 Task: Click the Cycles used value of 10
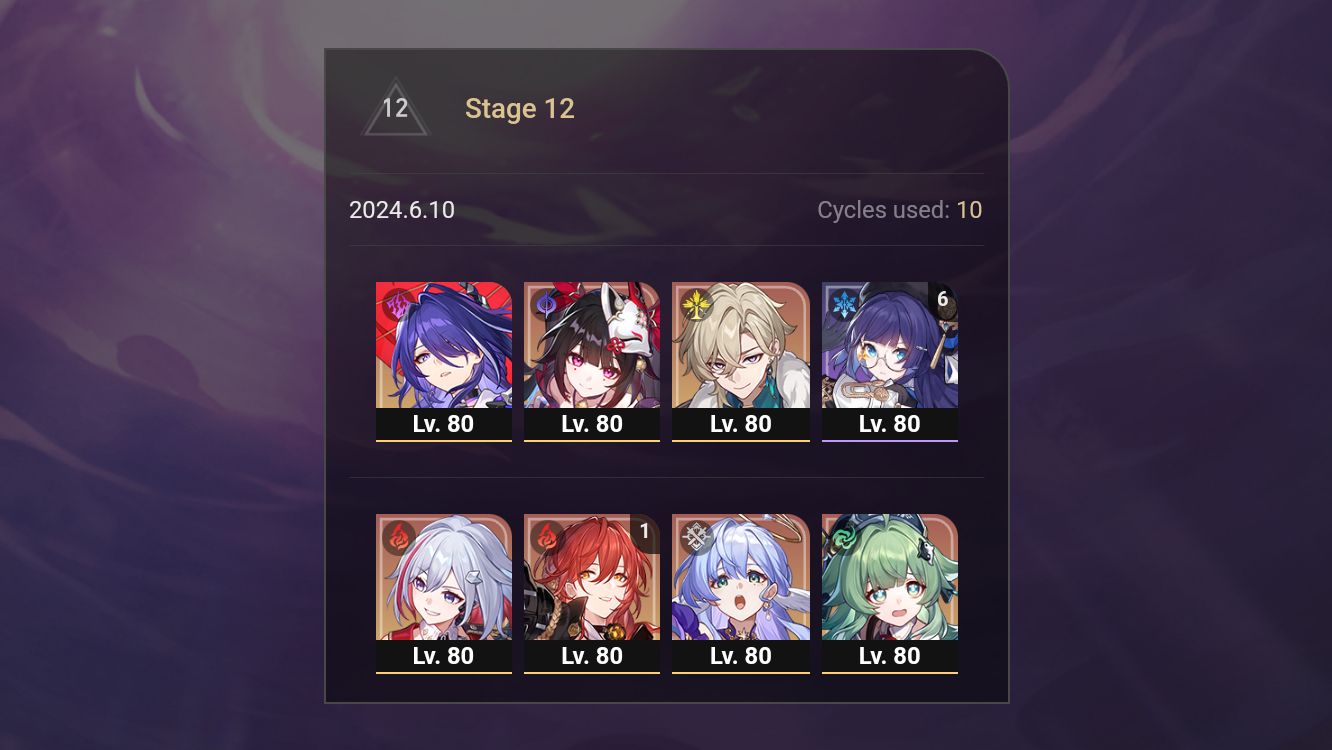point(969,210)
